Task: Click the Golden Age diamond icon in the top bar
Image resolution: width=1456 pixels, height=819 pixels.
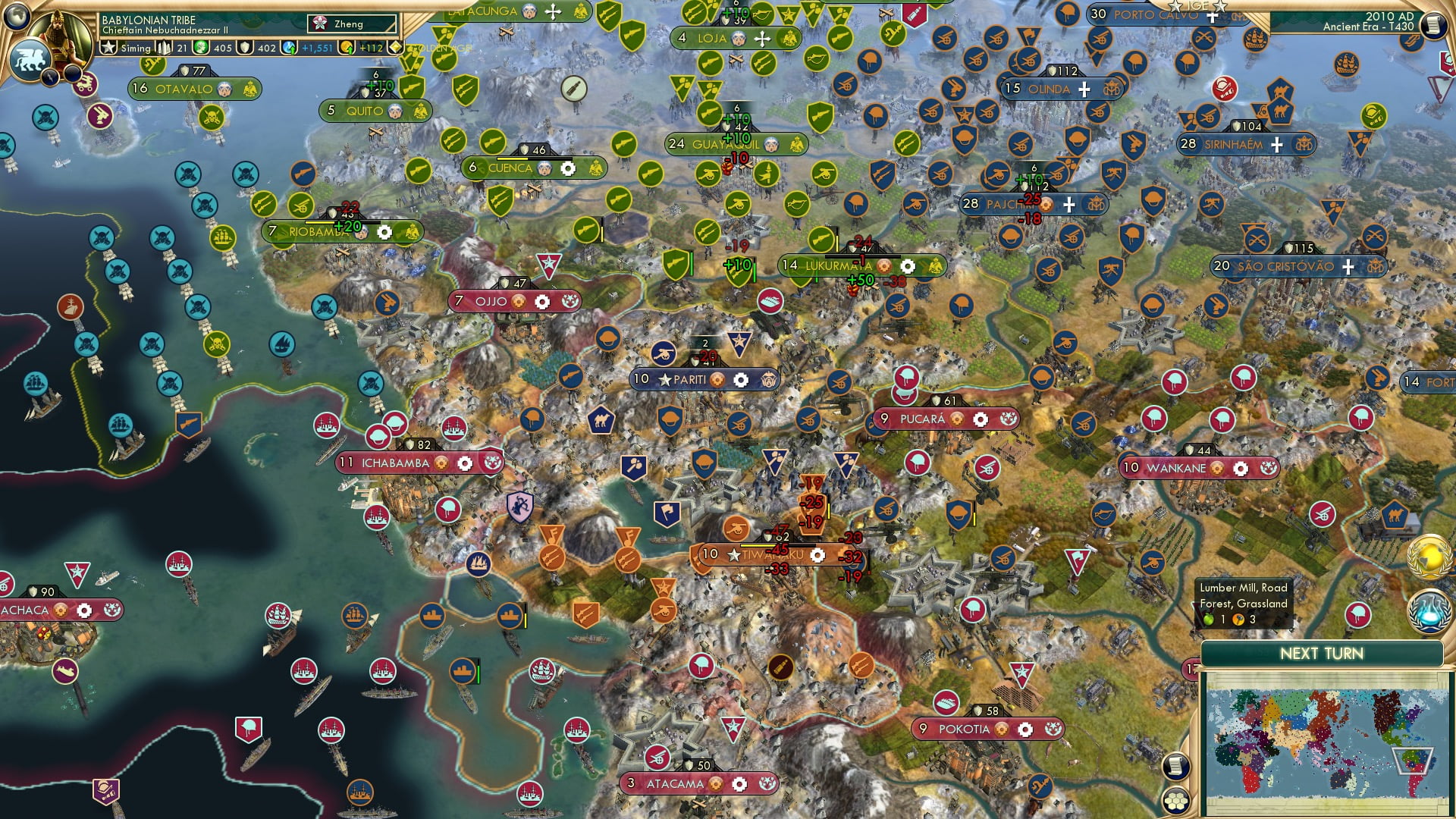Action: 395,46
